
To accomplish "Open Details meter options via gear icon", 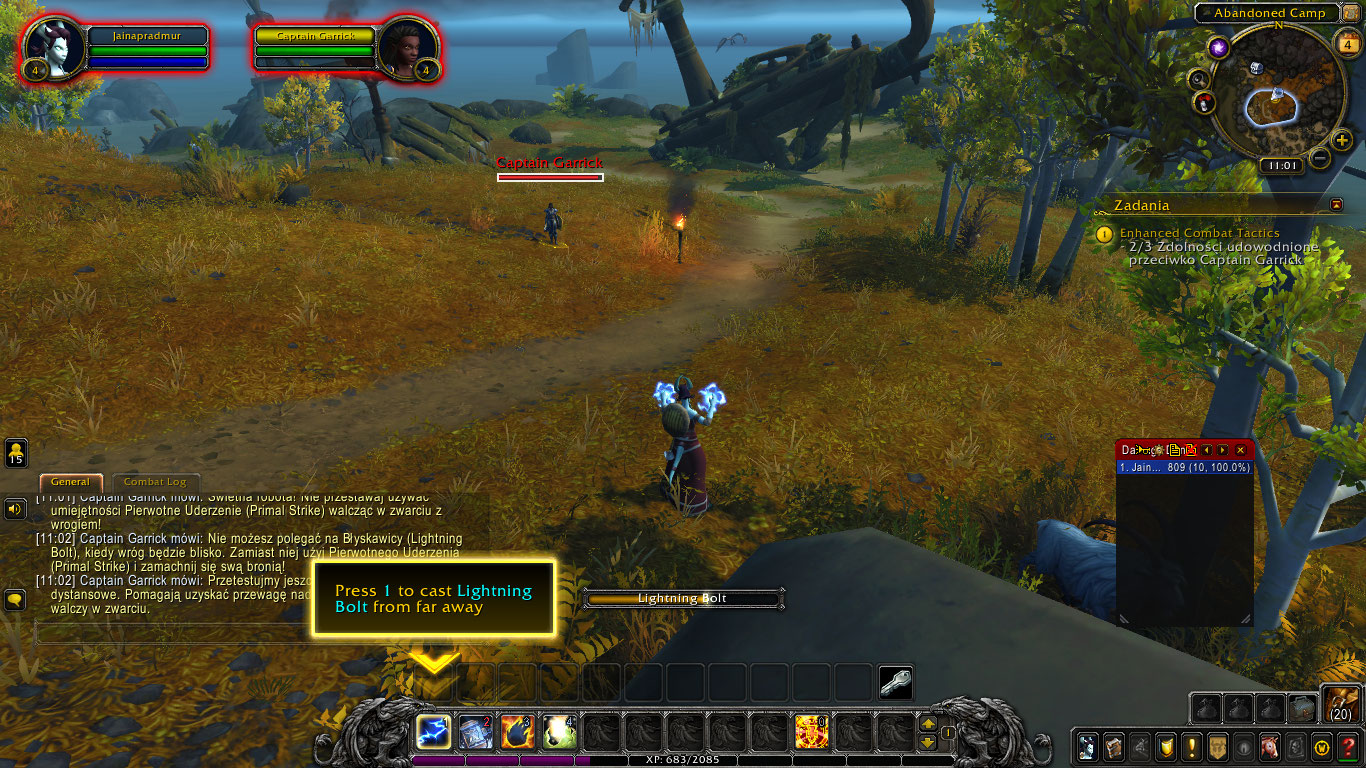I will click(1158, 450).
